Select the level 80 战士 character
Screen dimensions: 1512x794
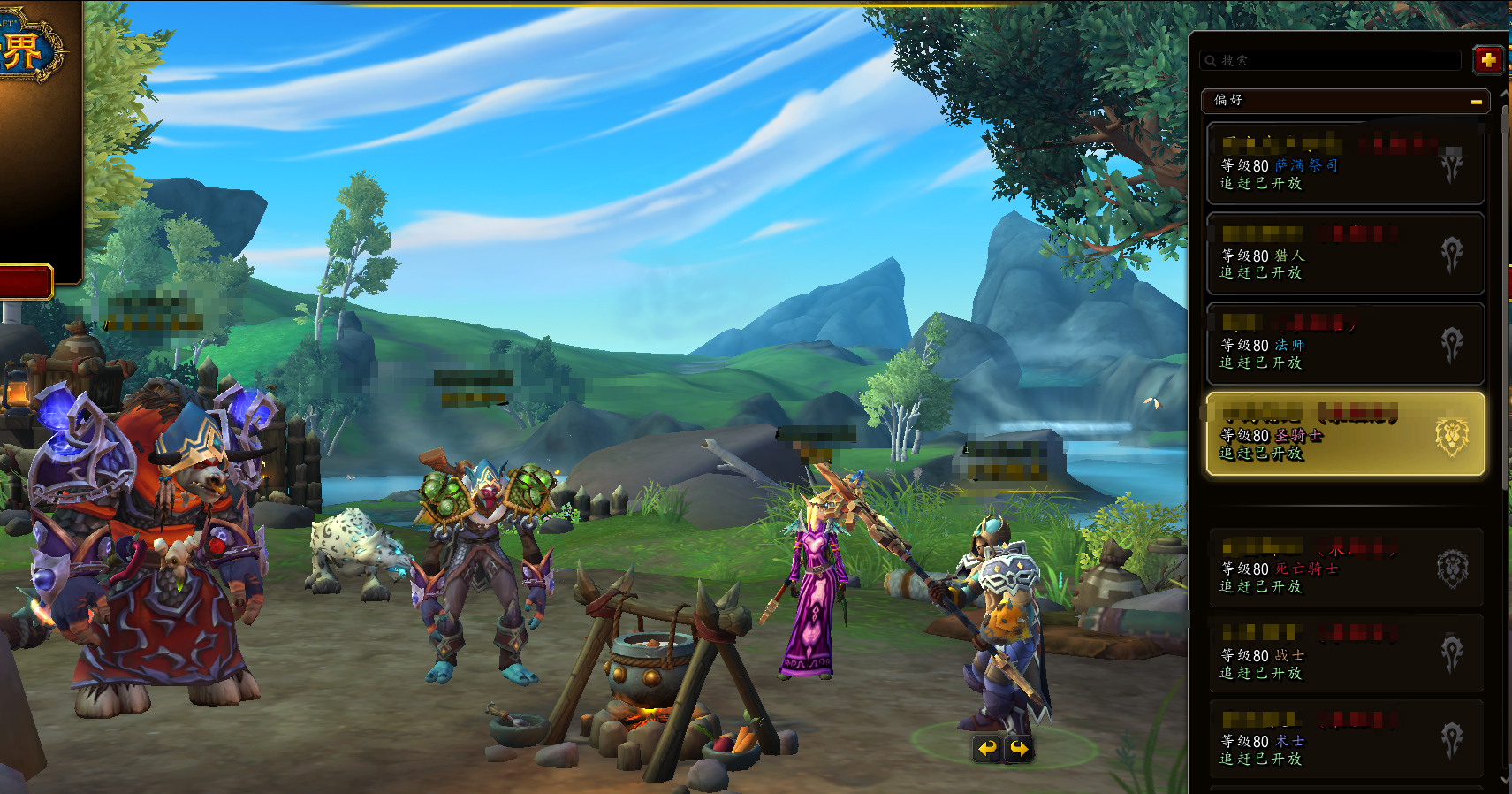(x=1345, y=654)
